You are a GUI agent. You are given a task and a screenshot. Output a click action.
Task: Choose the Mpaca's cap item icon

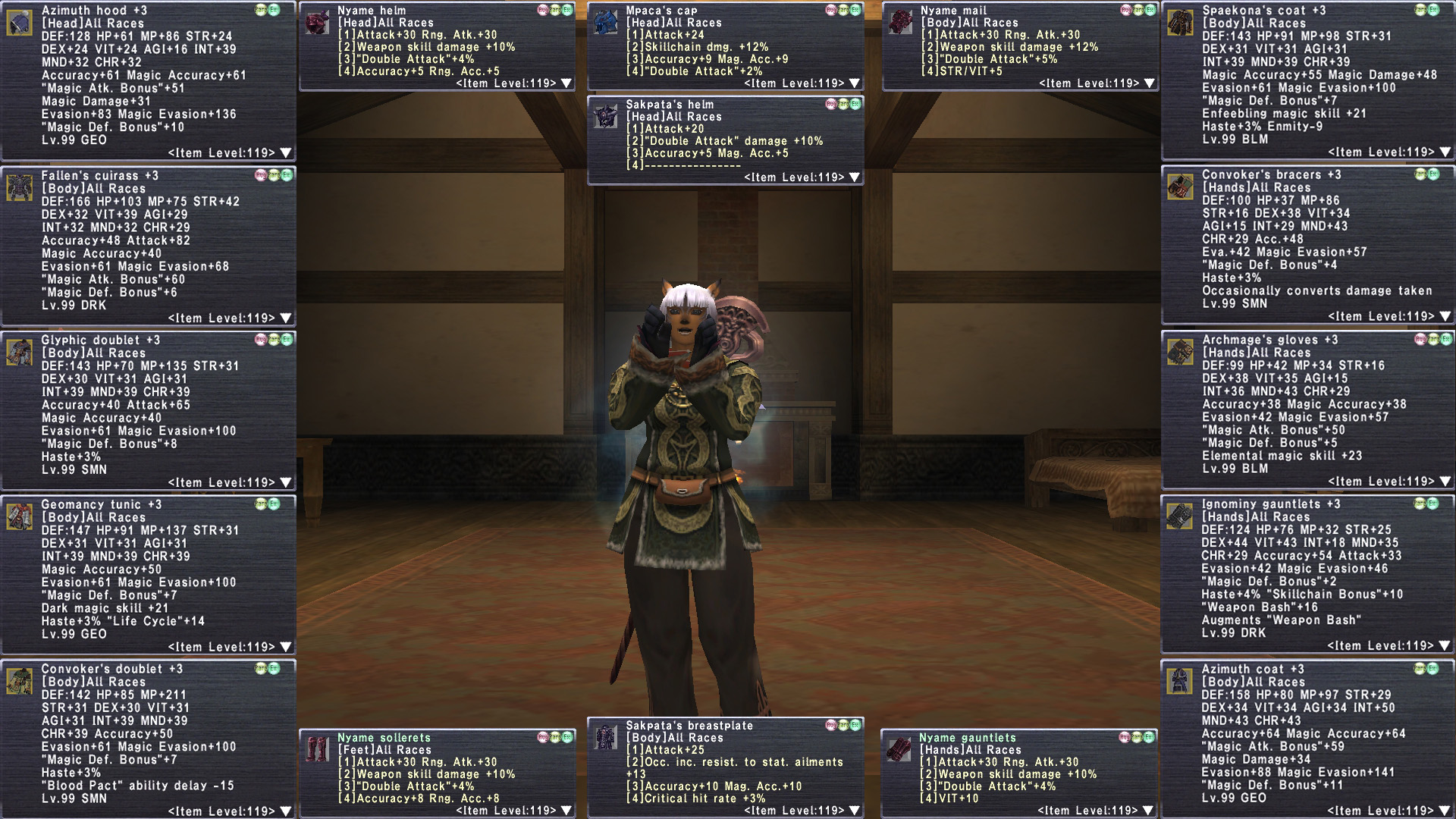(x=605, y=23)
